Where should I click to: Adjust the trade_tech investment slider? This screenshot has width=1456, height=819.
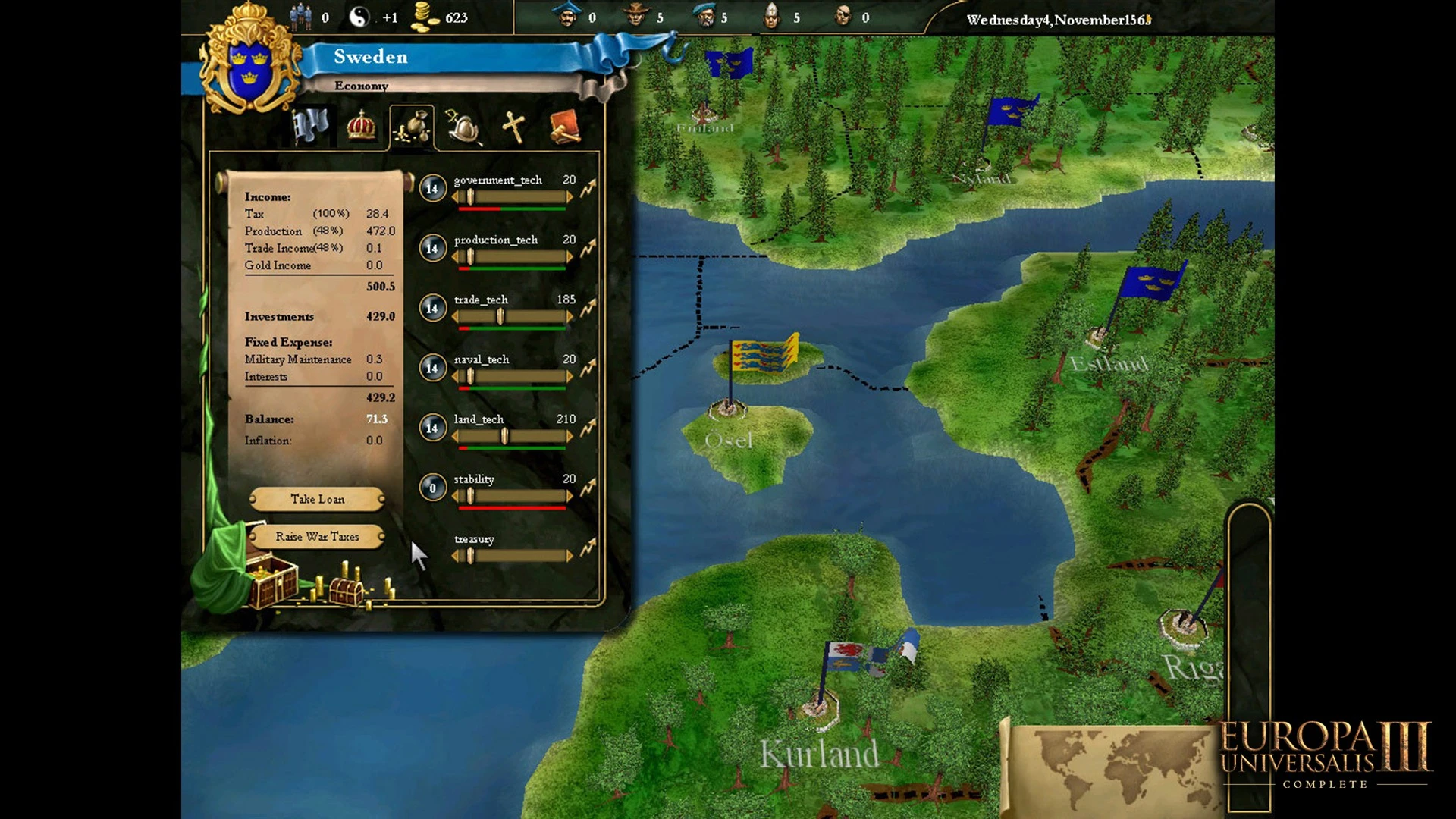click(x=500, y=317)
